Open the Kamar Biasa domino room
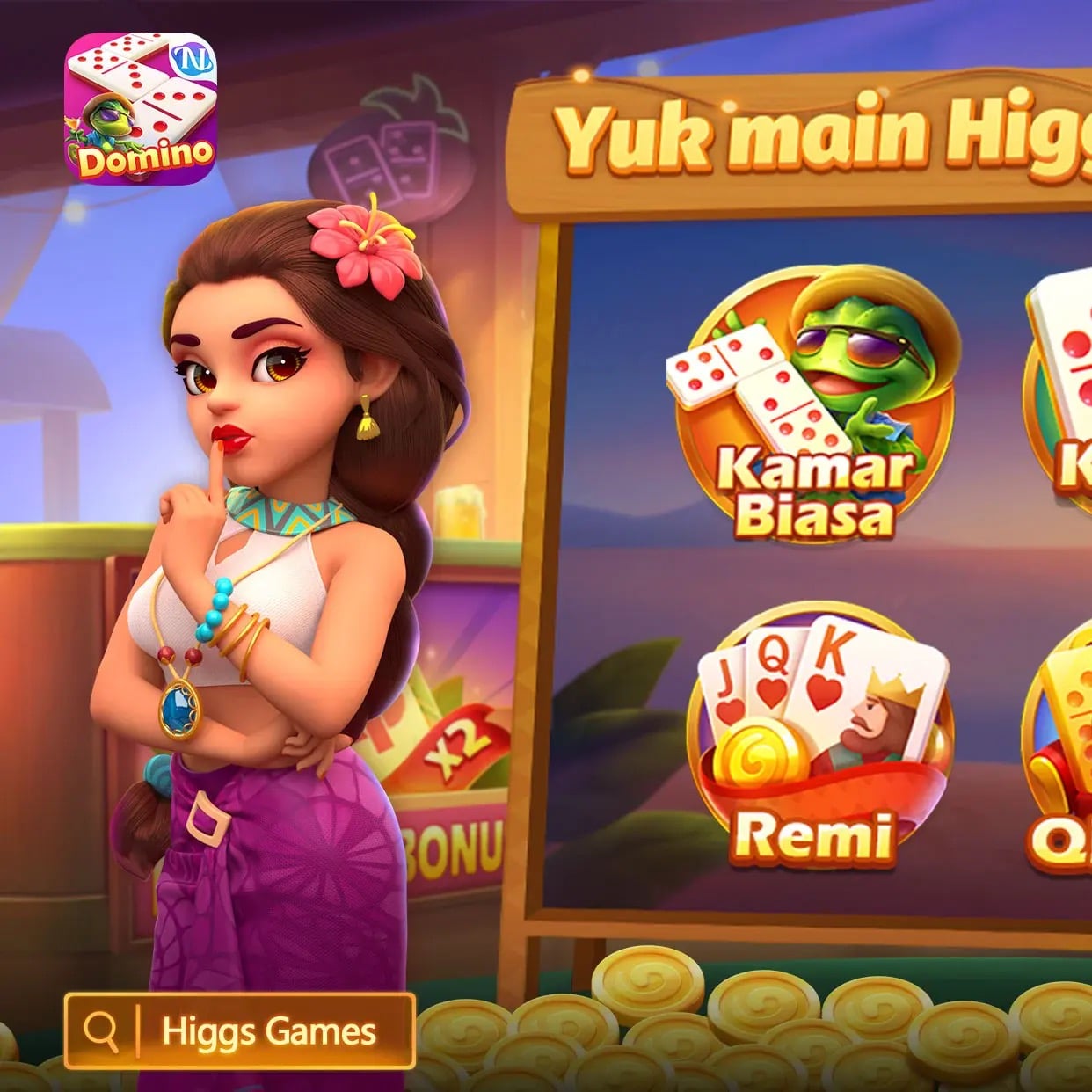Viewport: 1092px width, 1092px height. [814, 404]
